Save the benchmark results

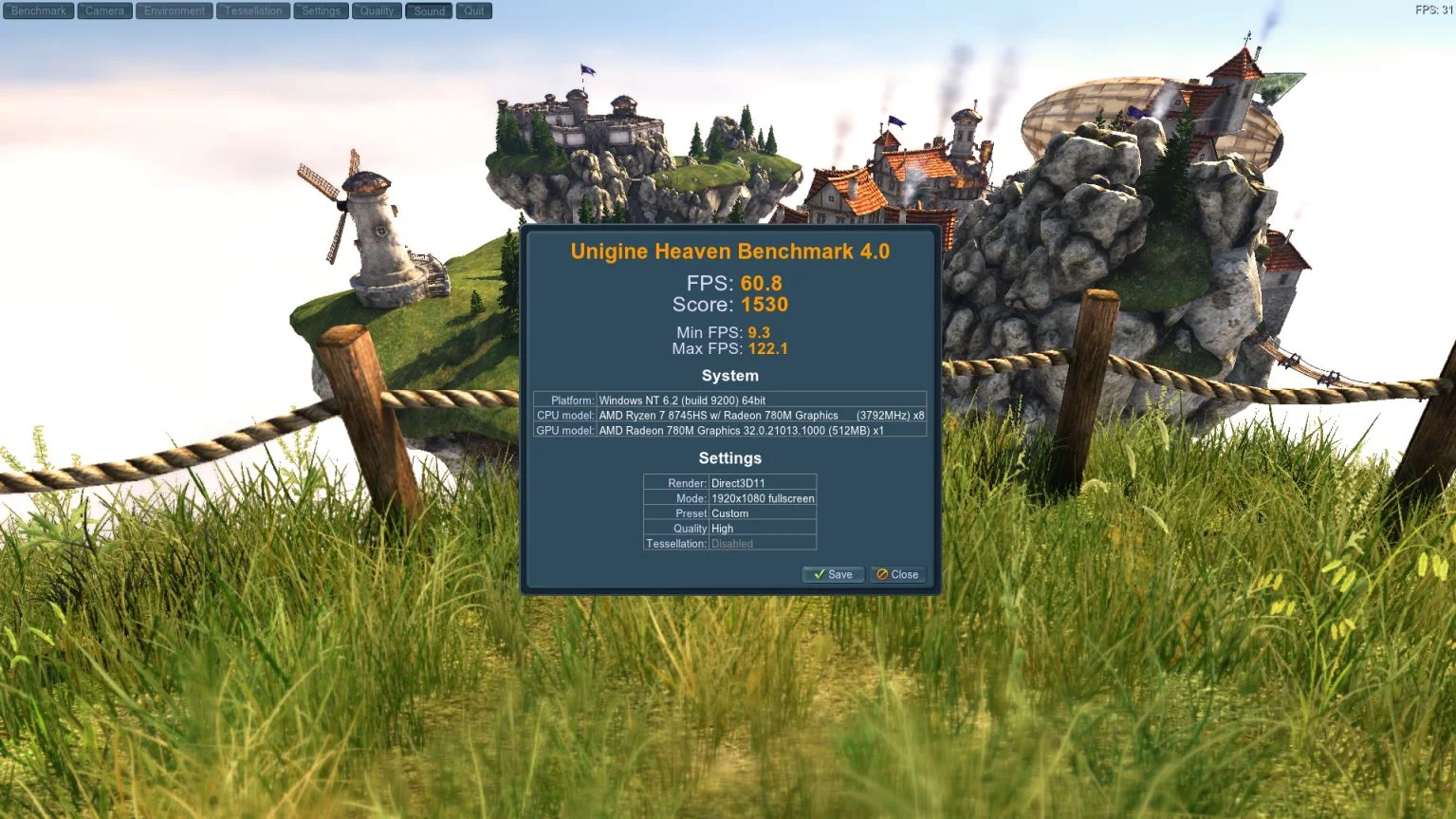(833, 574)
